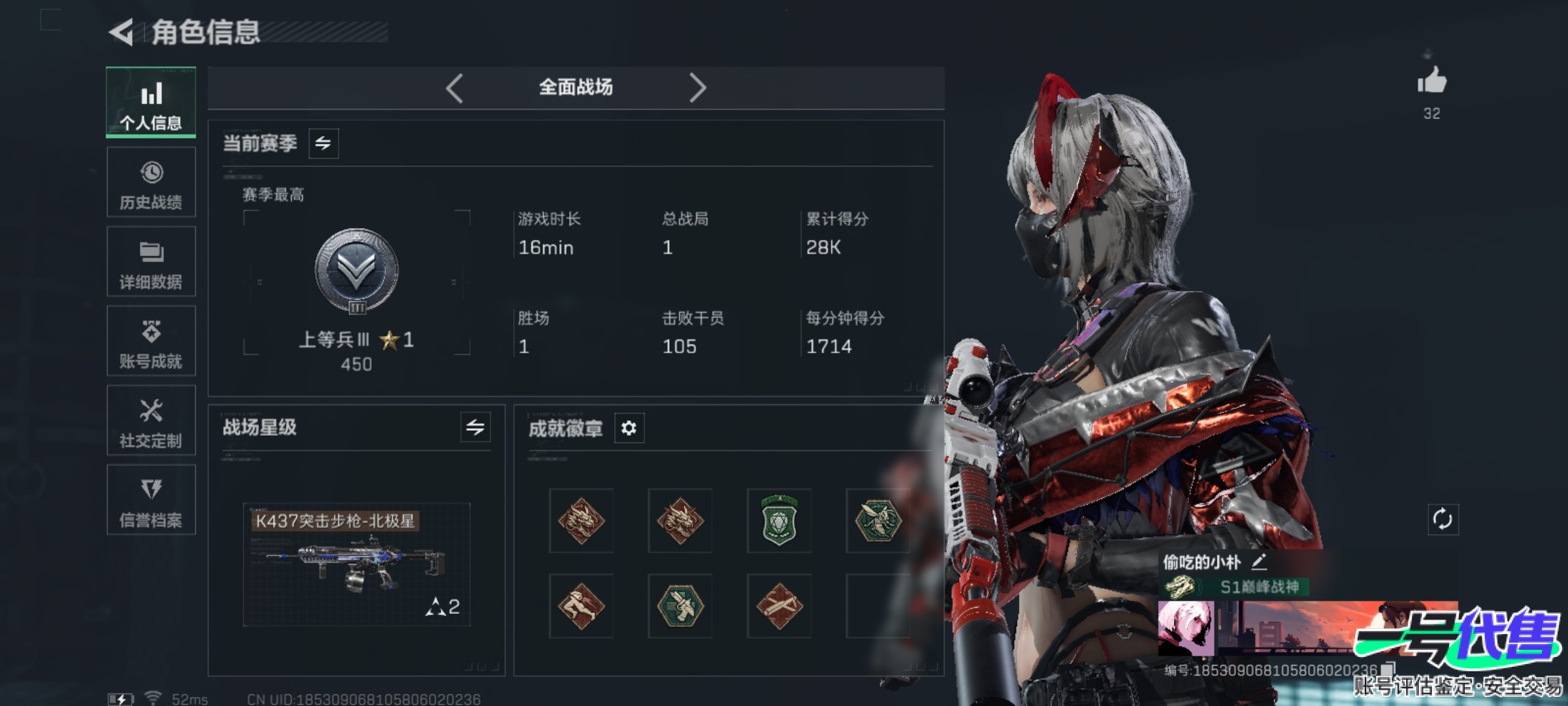Toggle the 当前赛季 season swap button
Screen dimensions: 1568x706
pos(323,143)
